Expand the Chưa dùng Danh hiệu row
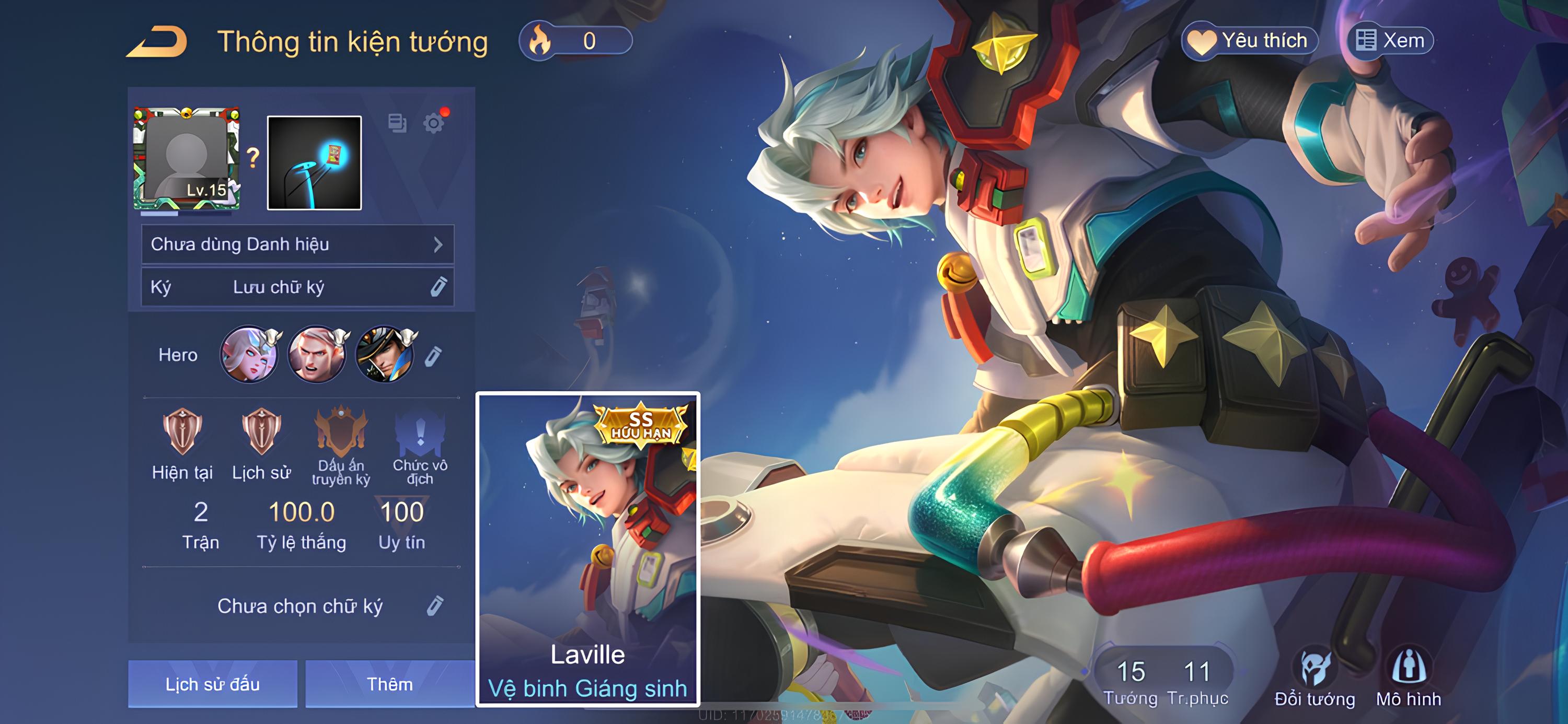The width and height of the screenshot is (1568, 724). tap(297, 244)
